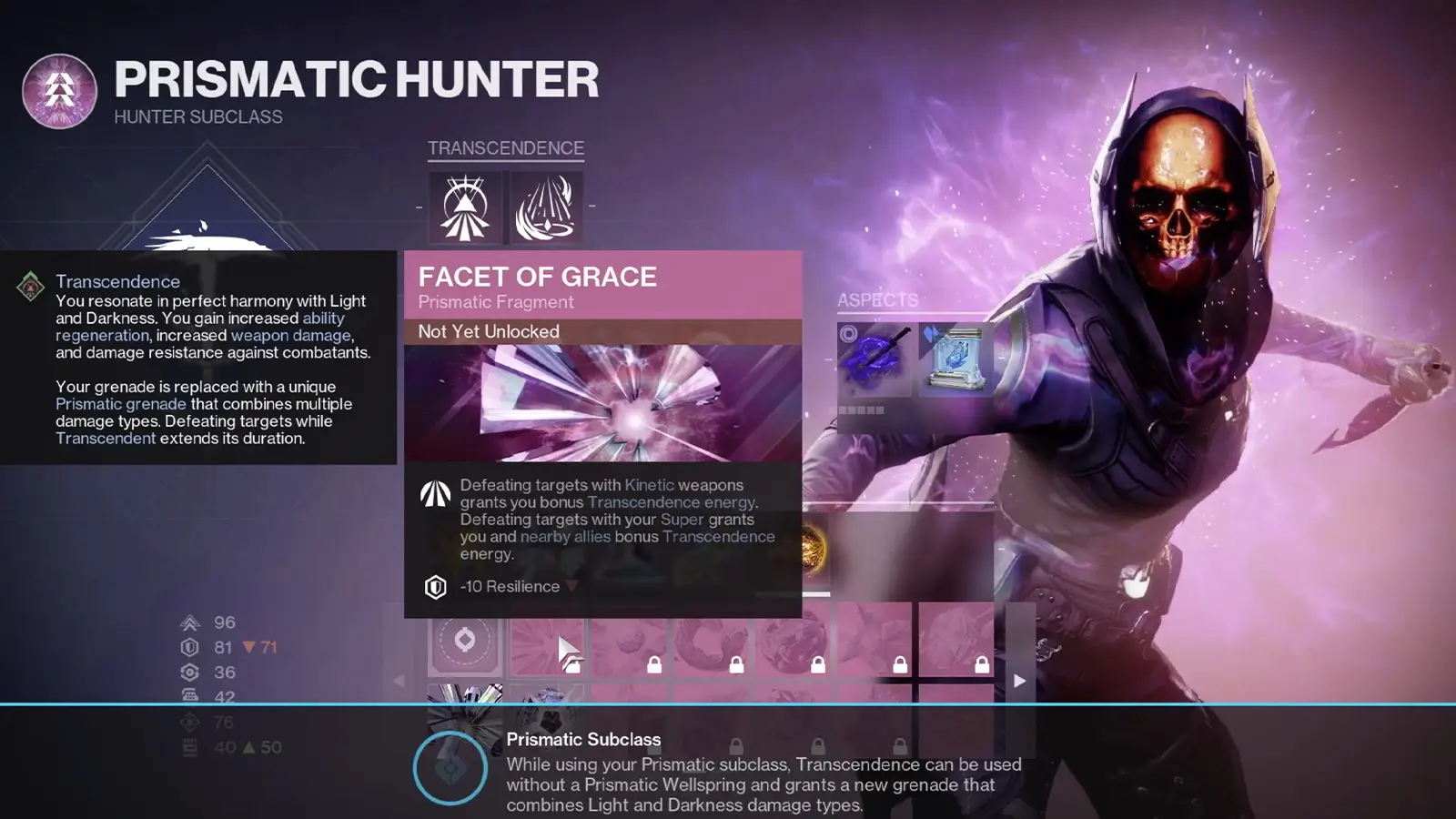Click the golden grenade orb icon
This screenshot has width=1456, height=819.
[x=813, y=544]
